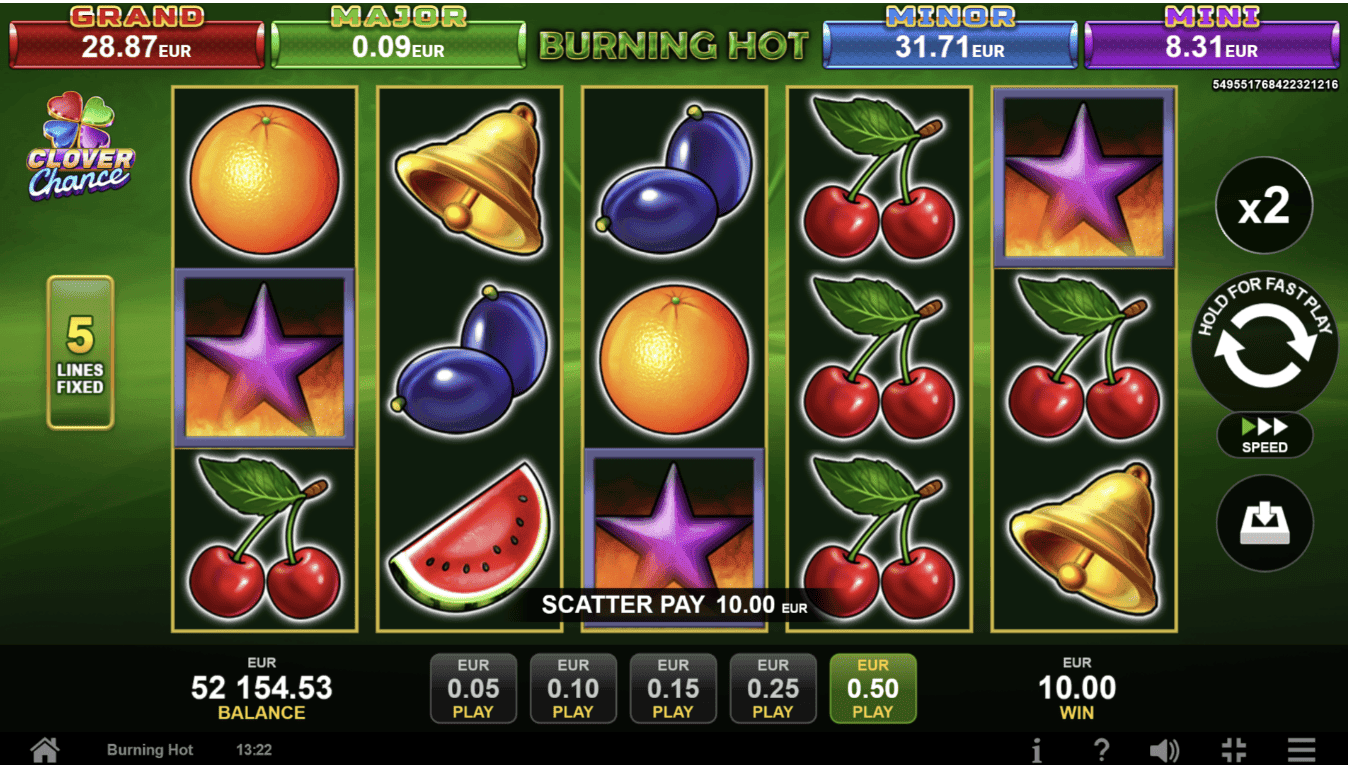This screenshot has height=765, width=1348.
Task: Toggle the SPEED fast-forward button
Action: click(x=1264, y=435)
